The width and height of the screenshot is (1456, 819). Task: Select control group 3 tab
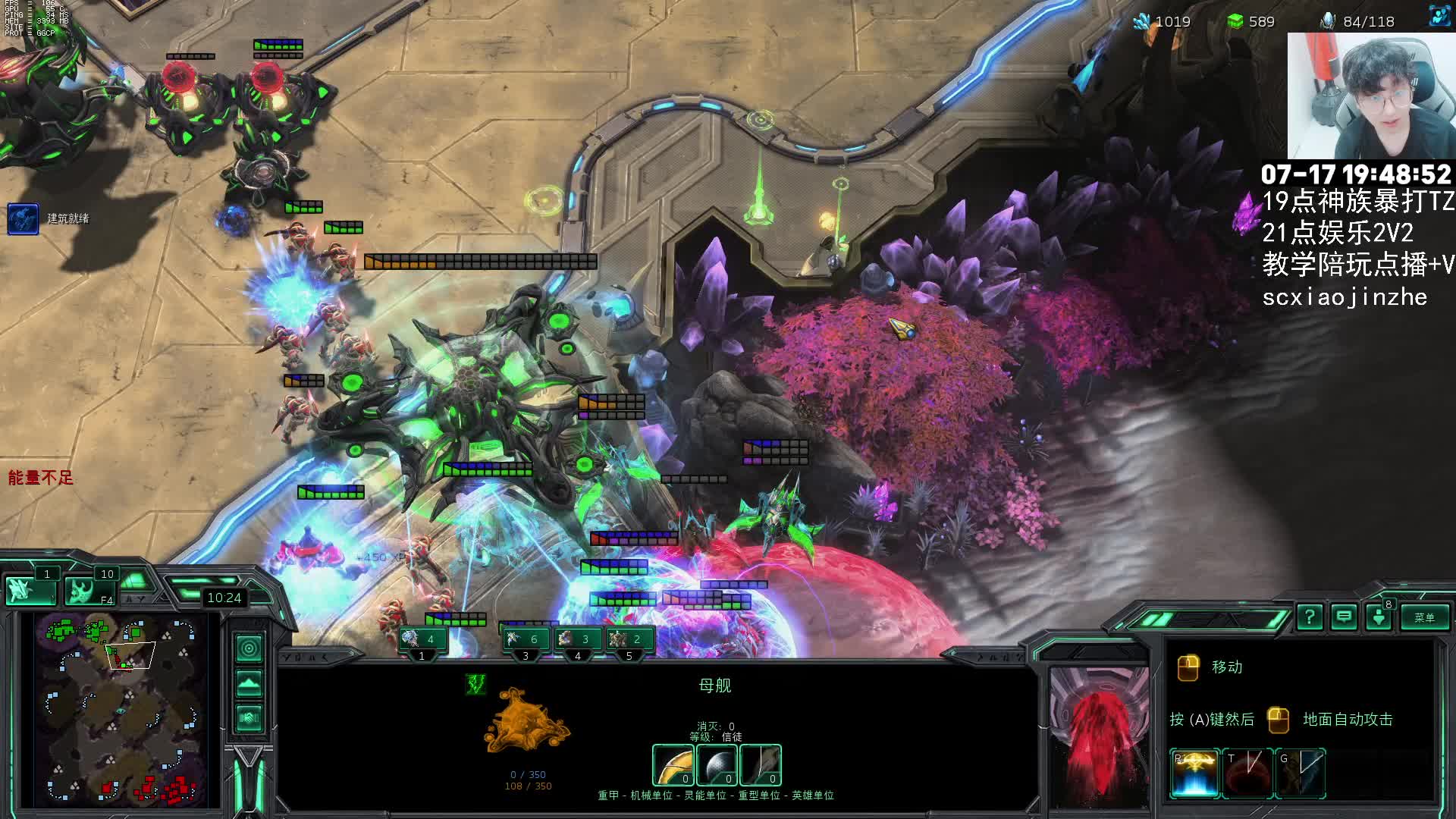(525, 641)
